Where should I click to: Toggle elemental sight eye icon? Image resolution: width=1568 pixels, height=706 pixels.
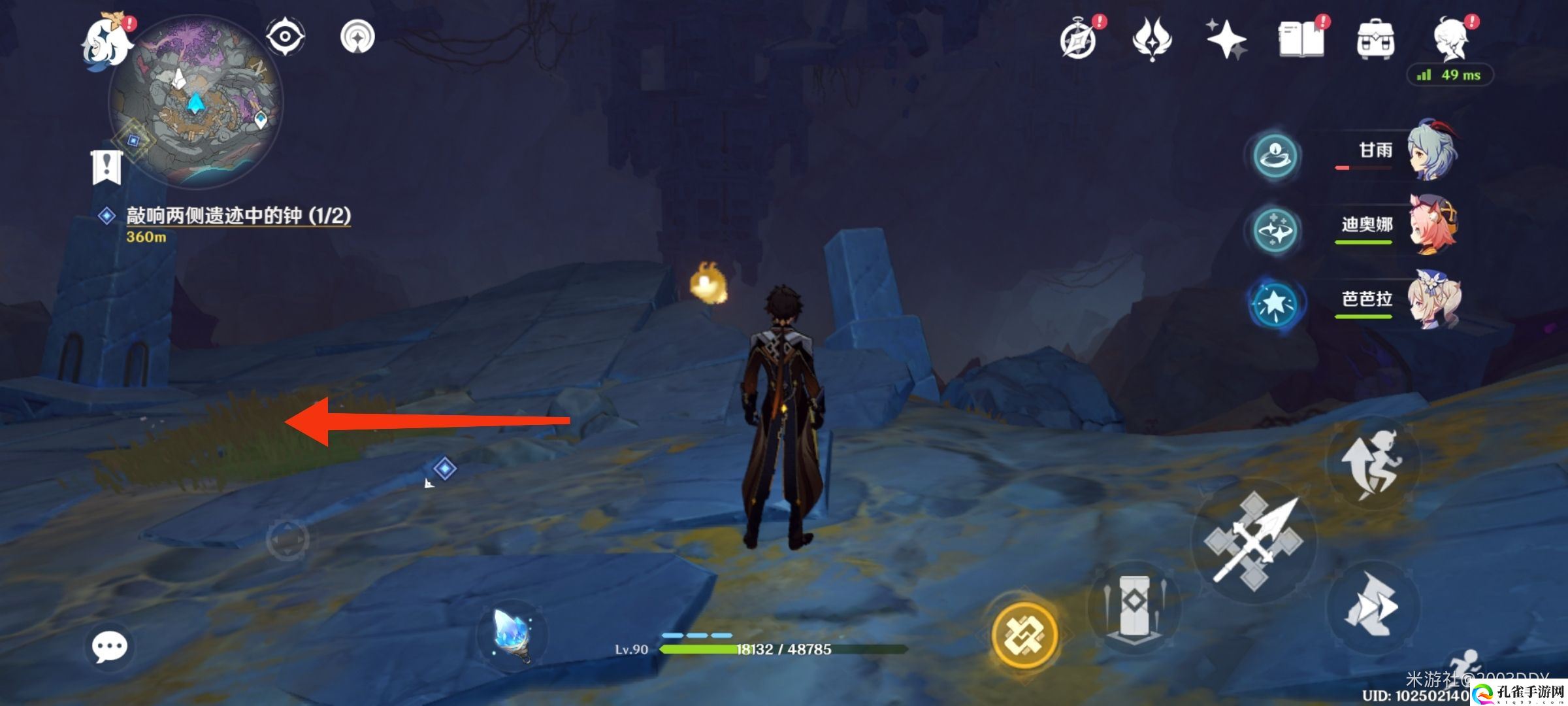(x=286, y=37)
